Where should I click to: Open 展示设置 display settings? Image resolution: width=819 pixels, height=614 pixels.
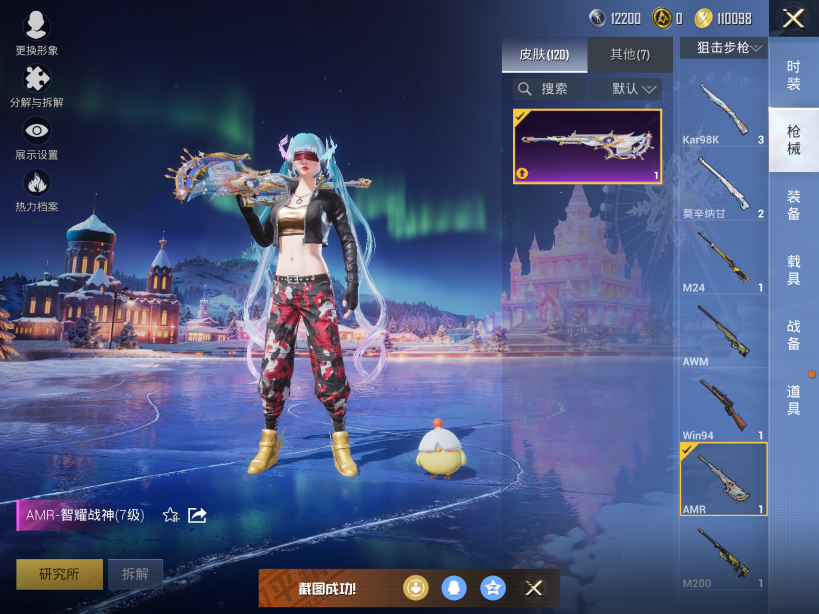click(37, 138)
